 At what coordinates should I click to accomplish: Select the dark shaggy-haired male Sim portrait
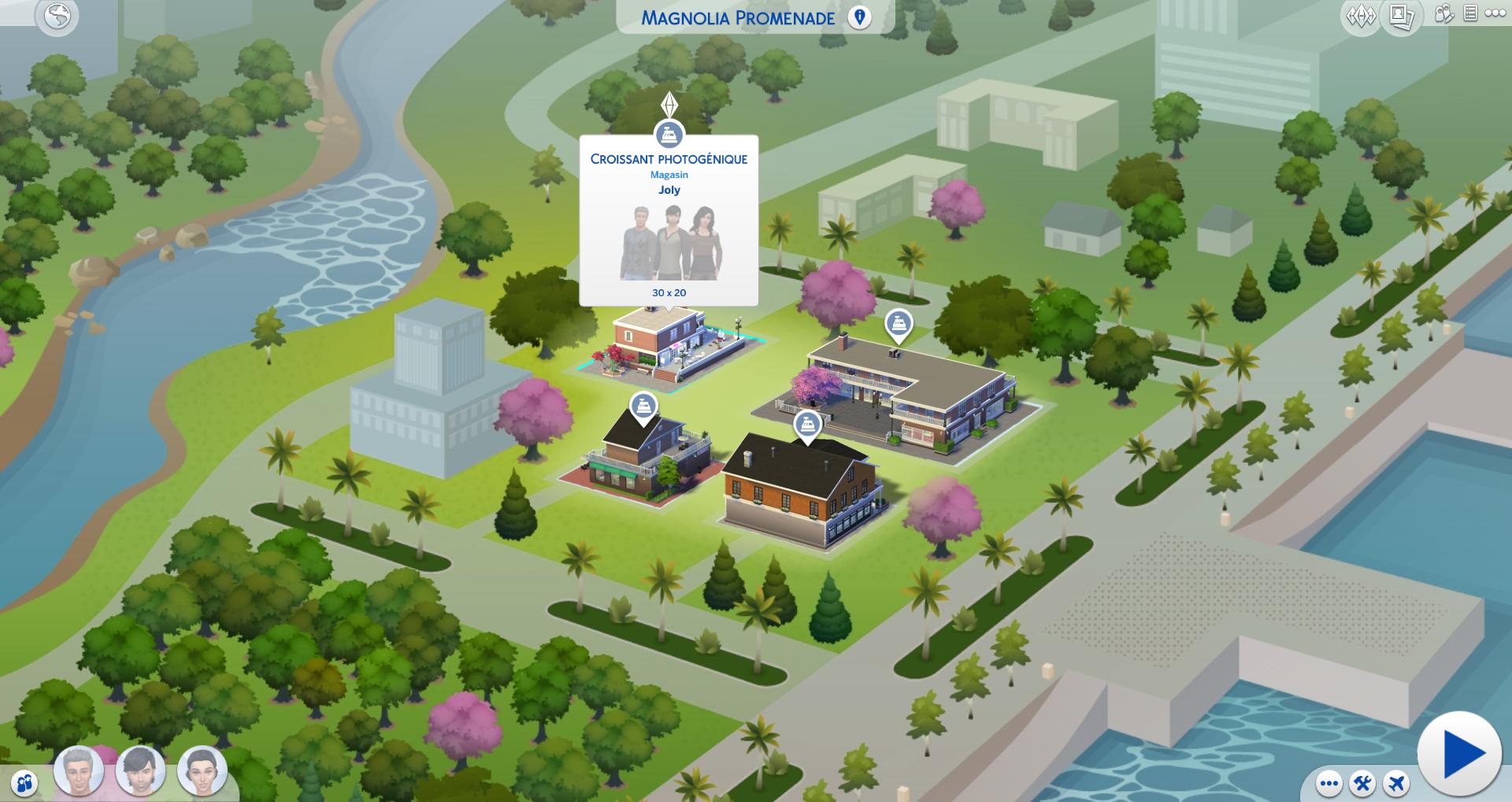[x=140, y=770]
